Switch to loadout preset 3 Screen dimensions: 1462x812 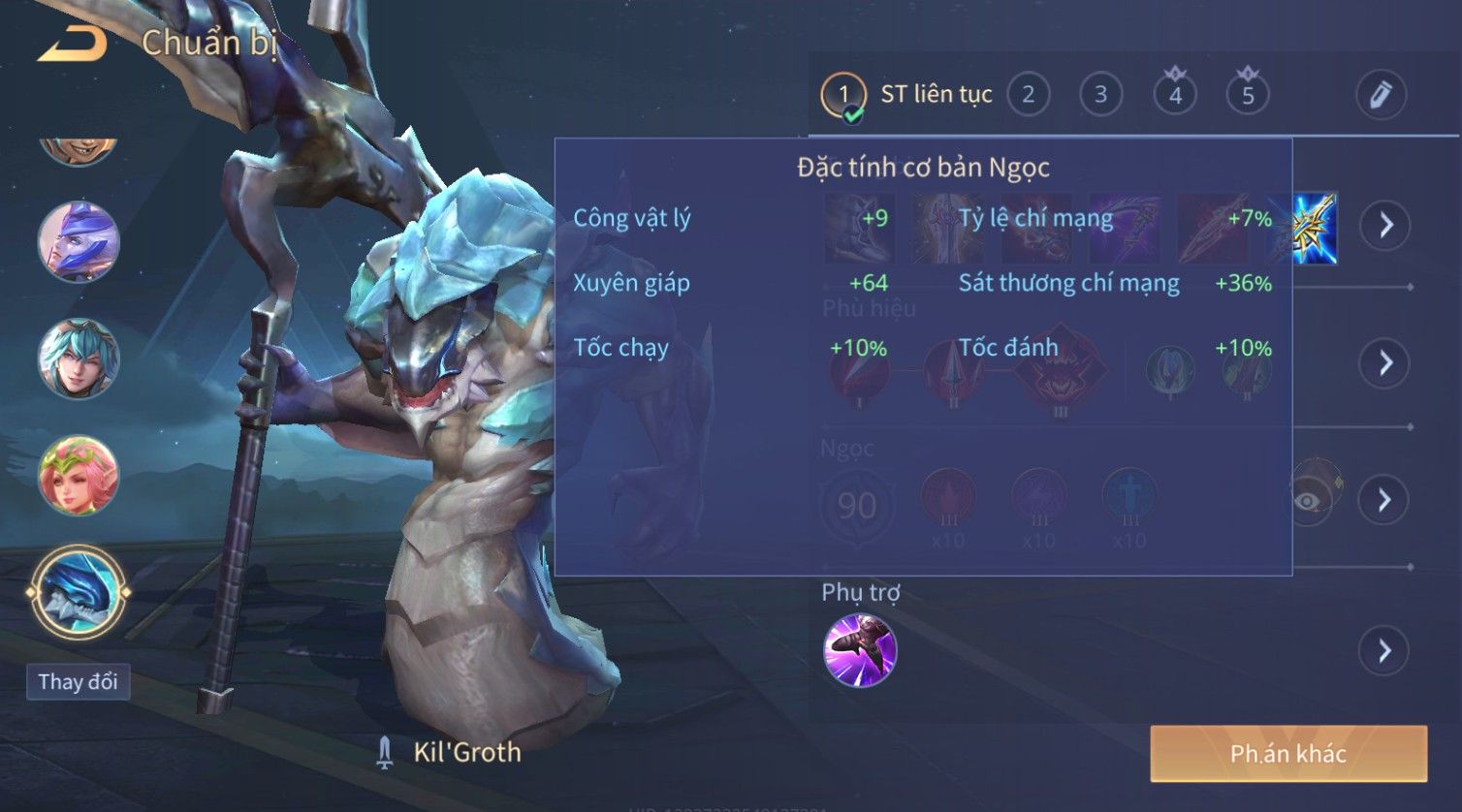point(1100,95)
